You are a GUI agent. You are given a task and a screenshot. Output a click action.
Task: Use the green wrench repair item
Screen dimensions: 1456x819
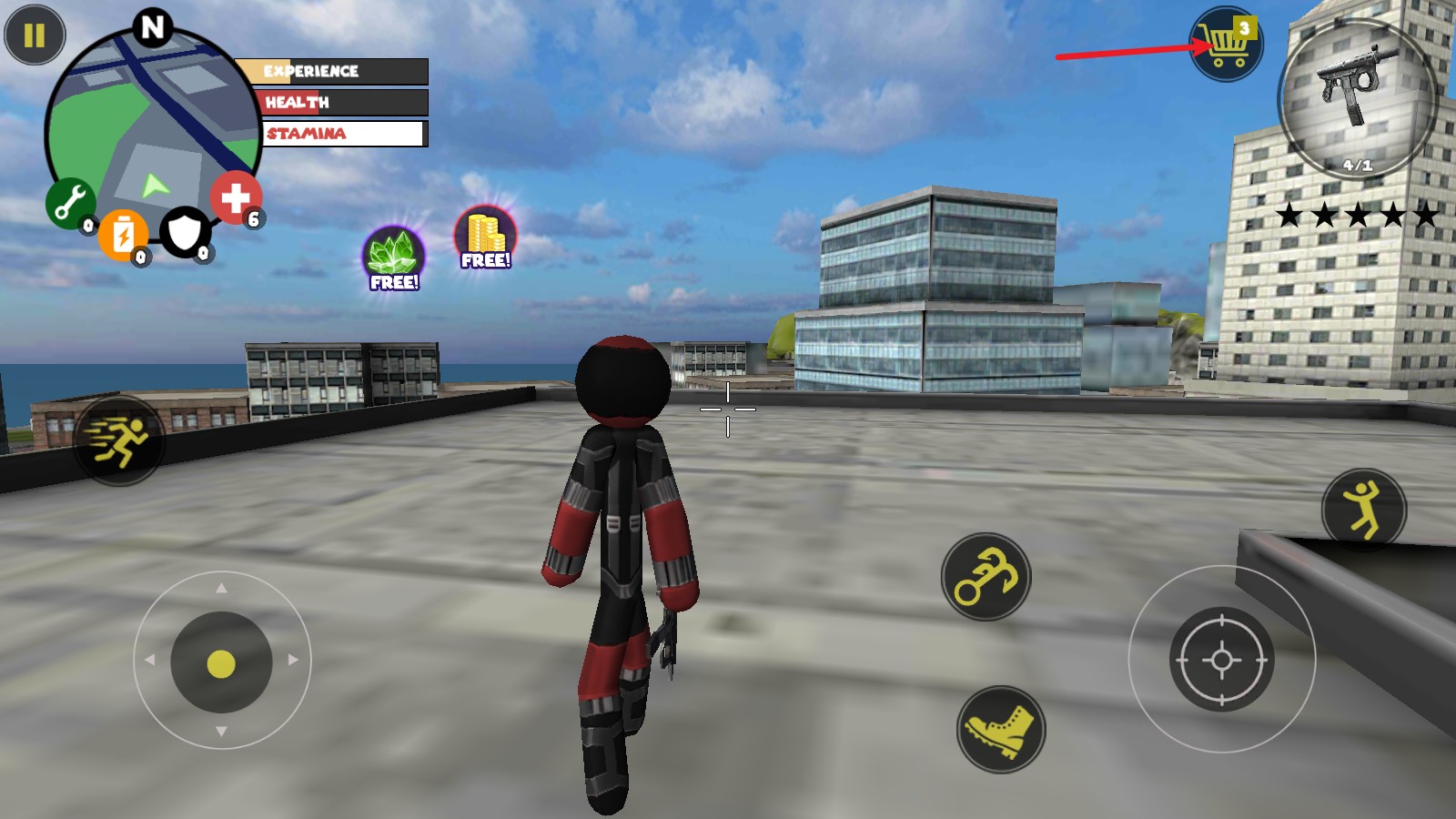[70, 203]
